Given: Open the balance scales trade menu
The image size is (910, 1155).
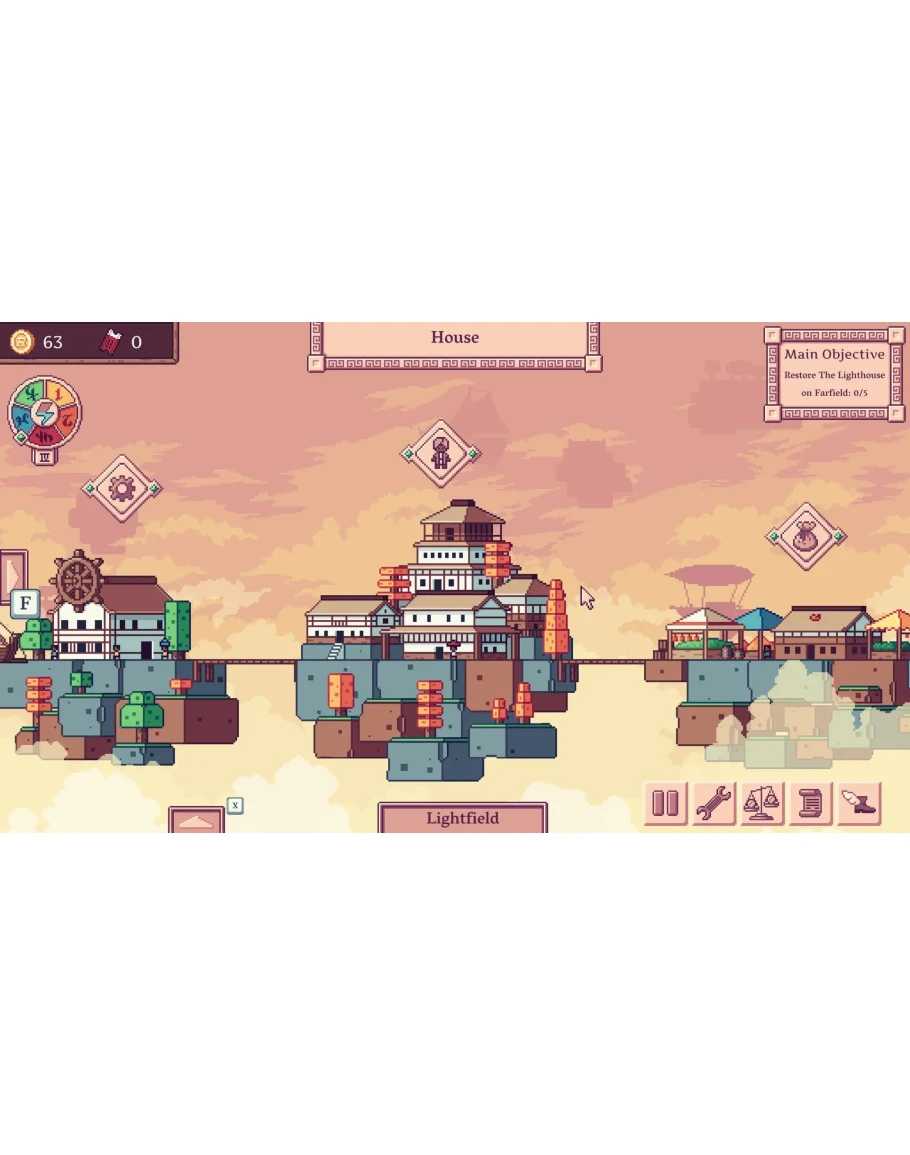Looking at the screenshot, I should pos(761,803).
